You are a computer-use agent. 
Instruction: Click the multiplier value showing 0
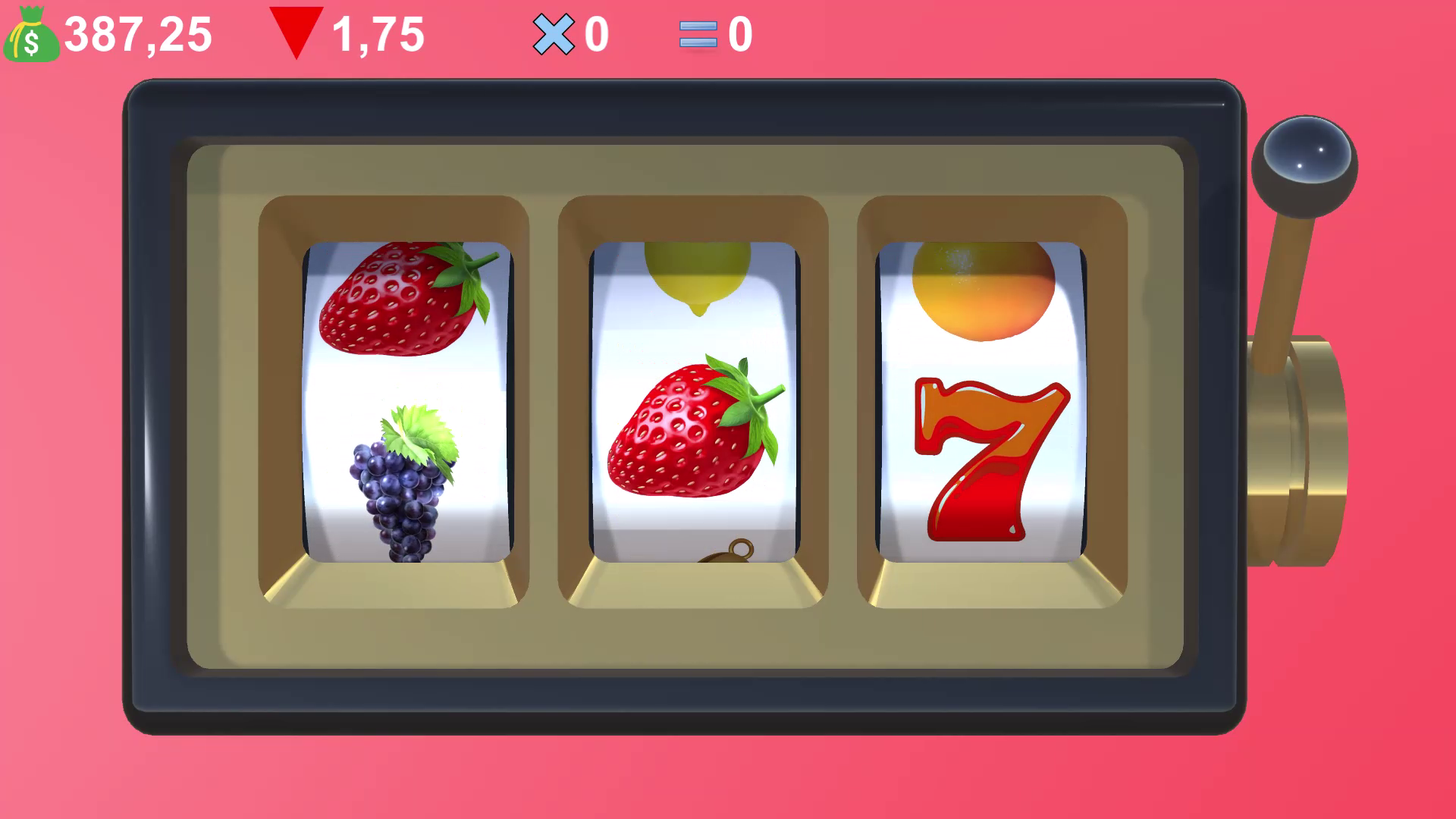595,34
